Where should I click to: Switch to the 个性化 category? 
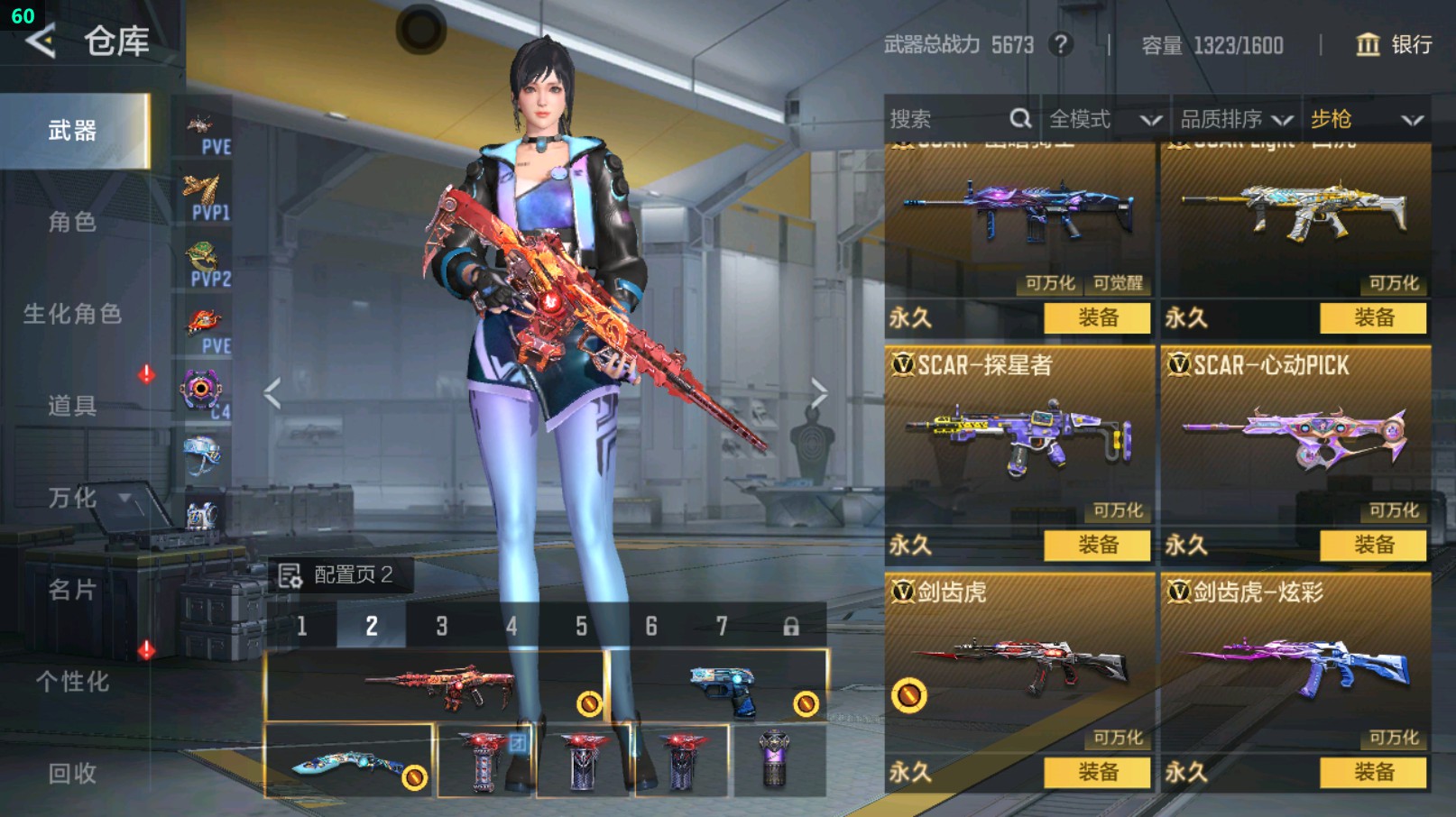click(72, 682)
